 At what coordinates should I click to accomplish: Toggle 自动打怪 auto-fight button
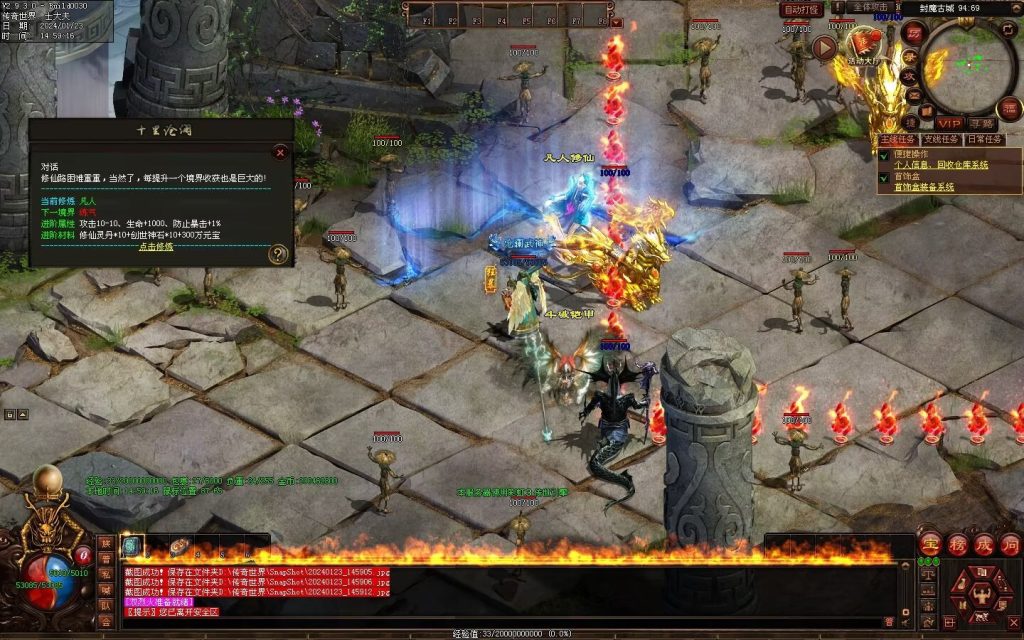click(800, 9)
